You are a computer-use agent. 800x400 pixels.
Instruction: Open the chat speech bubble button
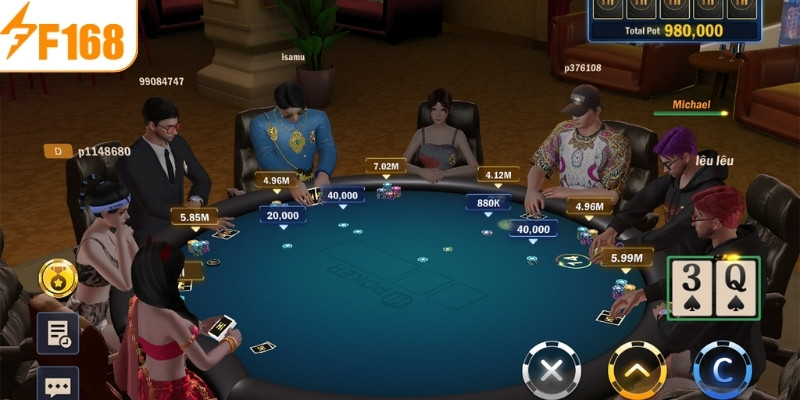(57, 385)
